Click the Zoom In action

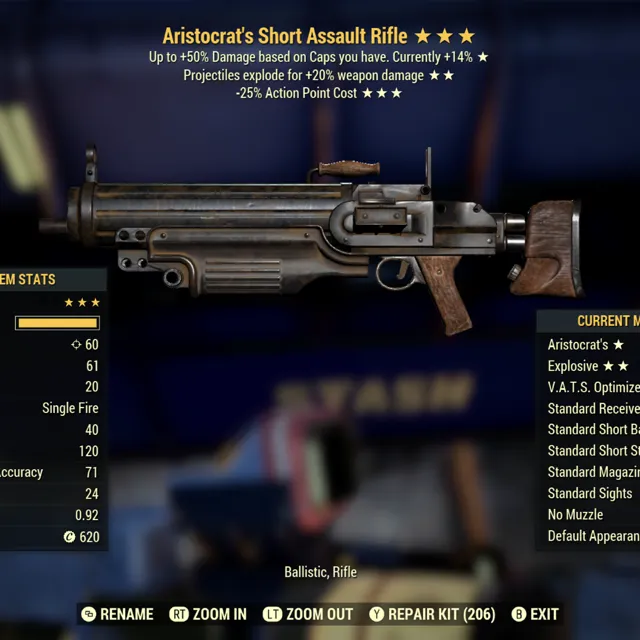click(208, 614)
